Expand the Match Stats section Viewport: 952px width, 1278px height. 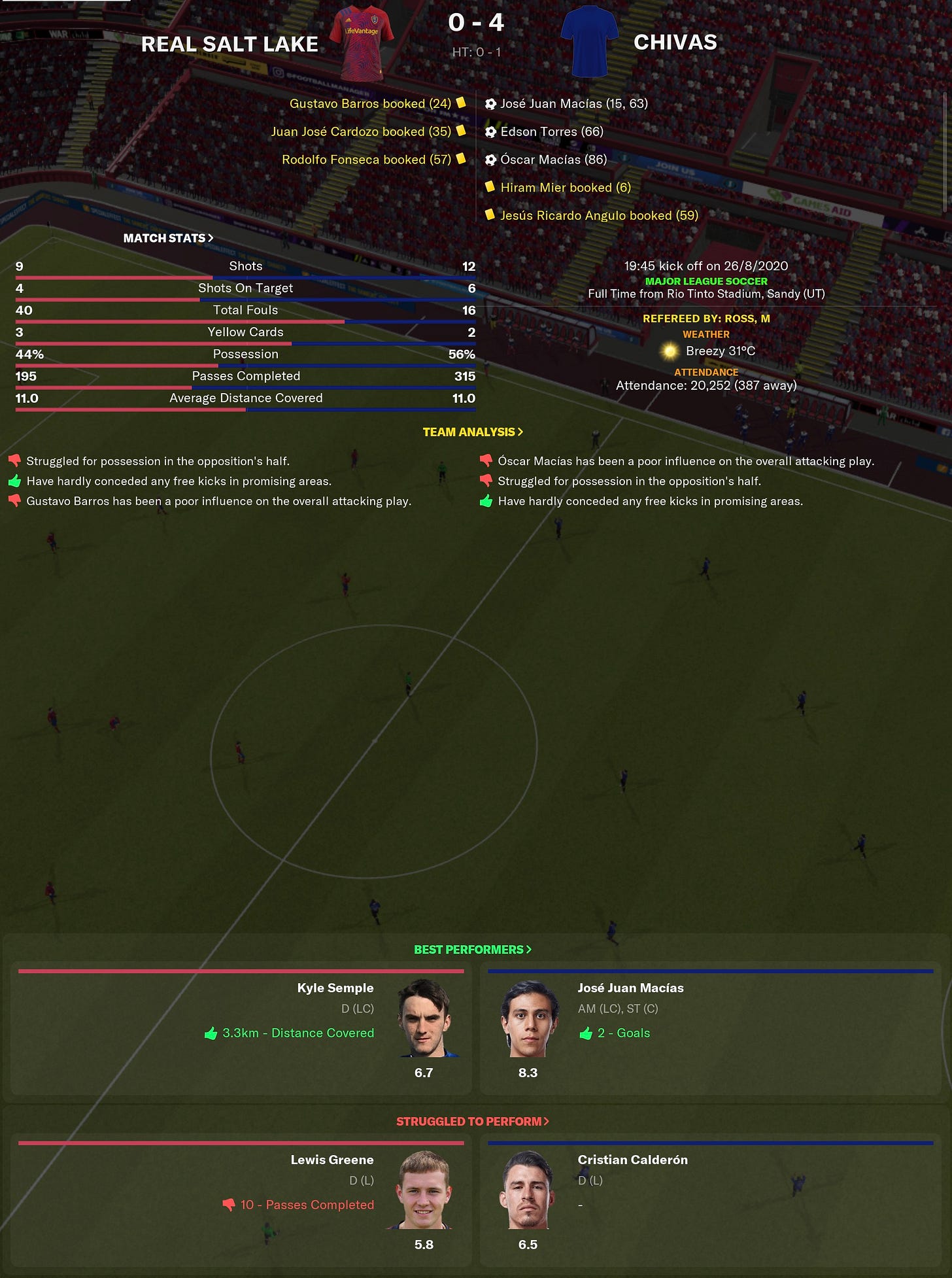coord(167,238)
